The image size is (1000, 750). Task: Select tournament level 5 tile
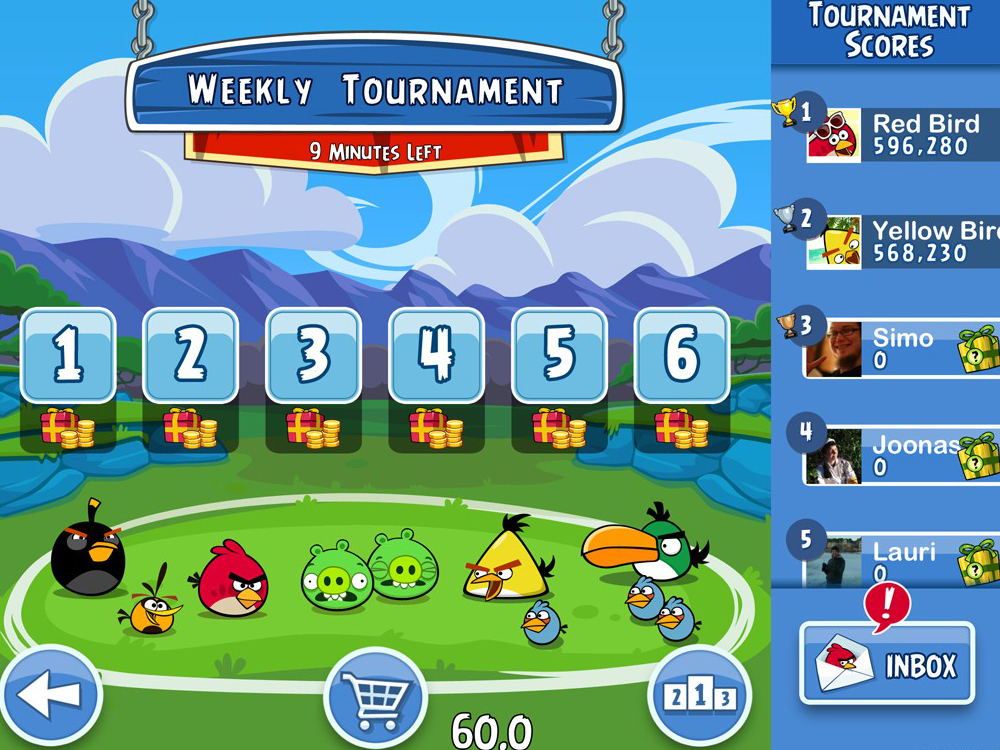[559, 356]
